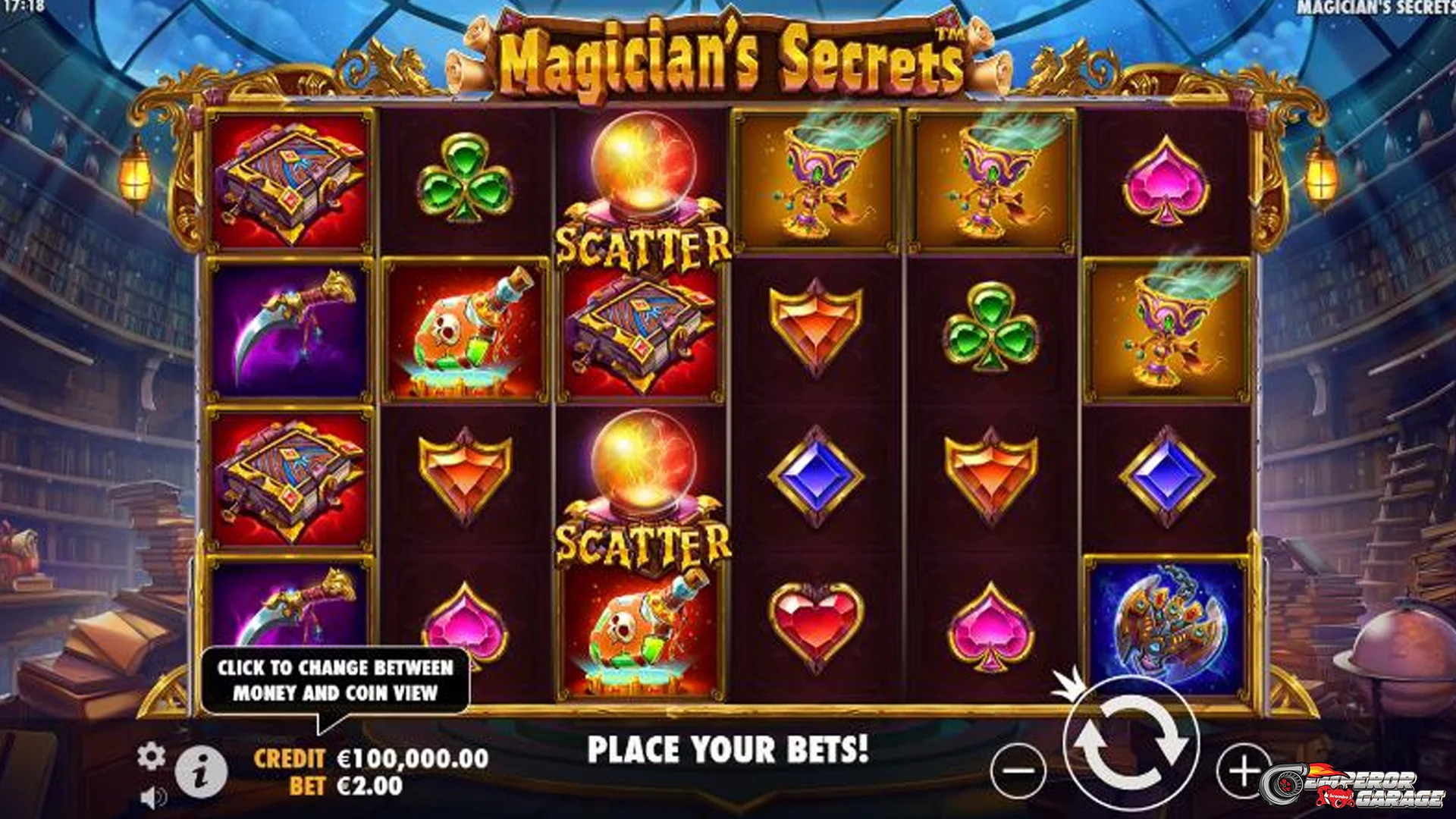Screen dimensions: 1456x819
Task: Open the settings gear menu
Action: 151,754
